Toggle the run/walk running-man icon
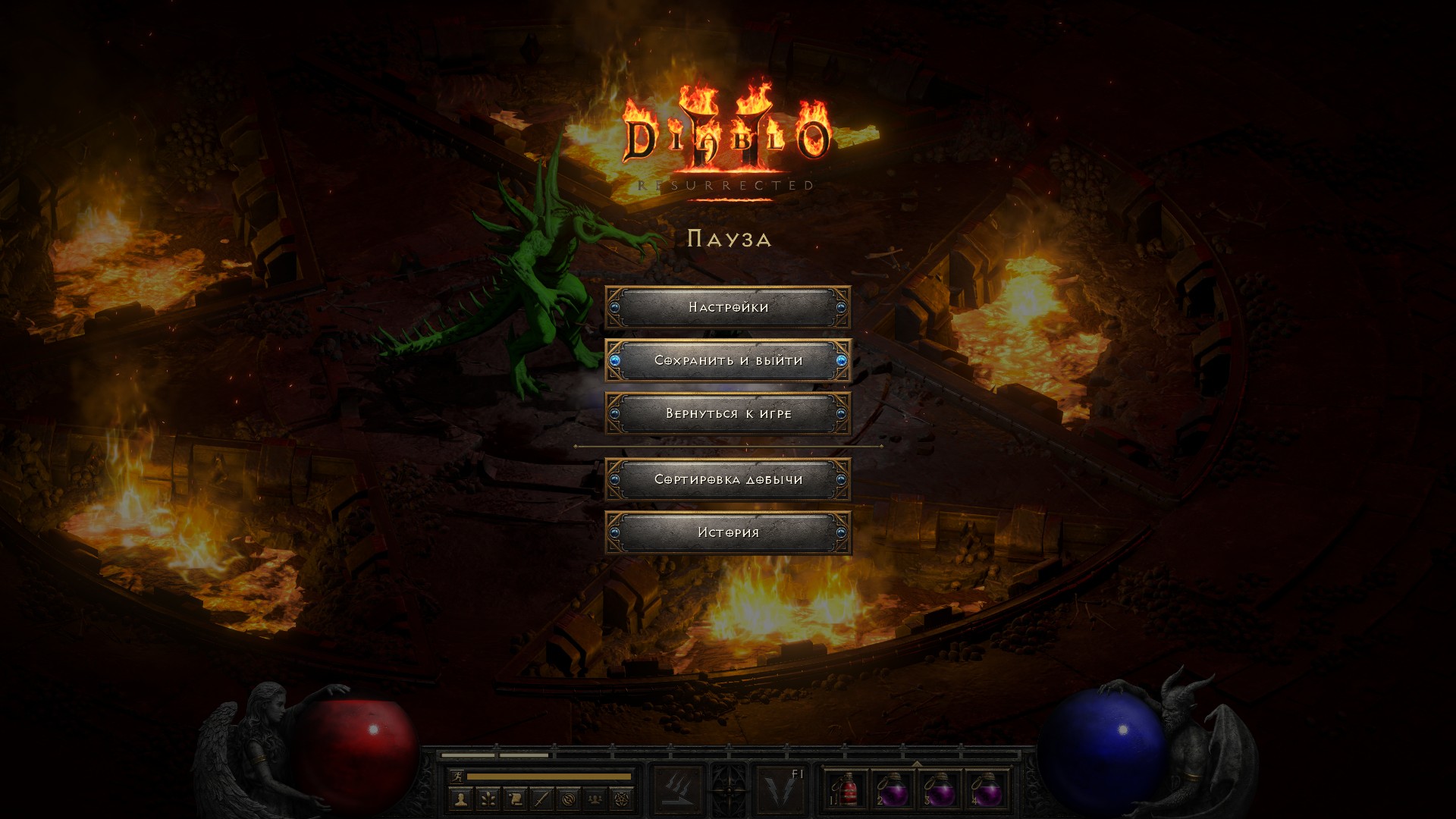 pyautogui.click(x=457, y=777)
